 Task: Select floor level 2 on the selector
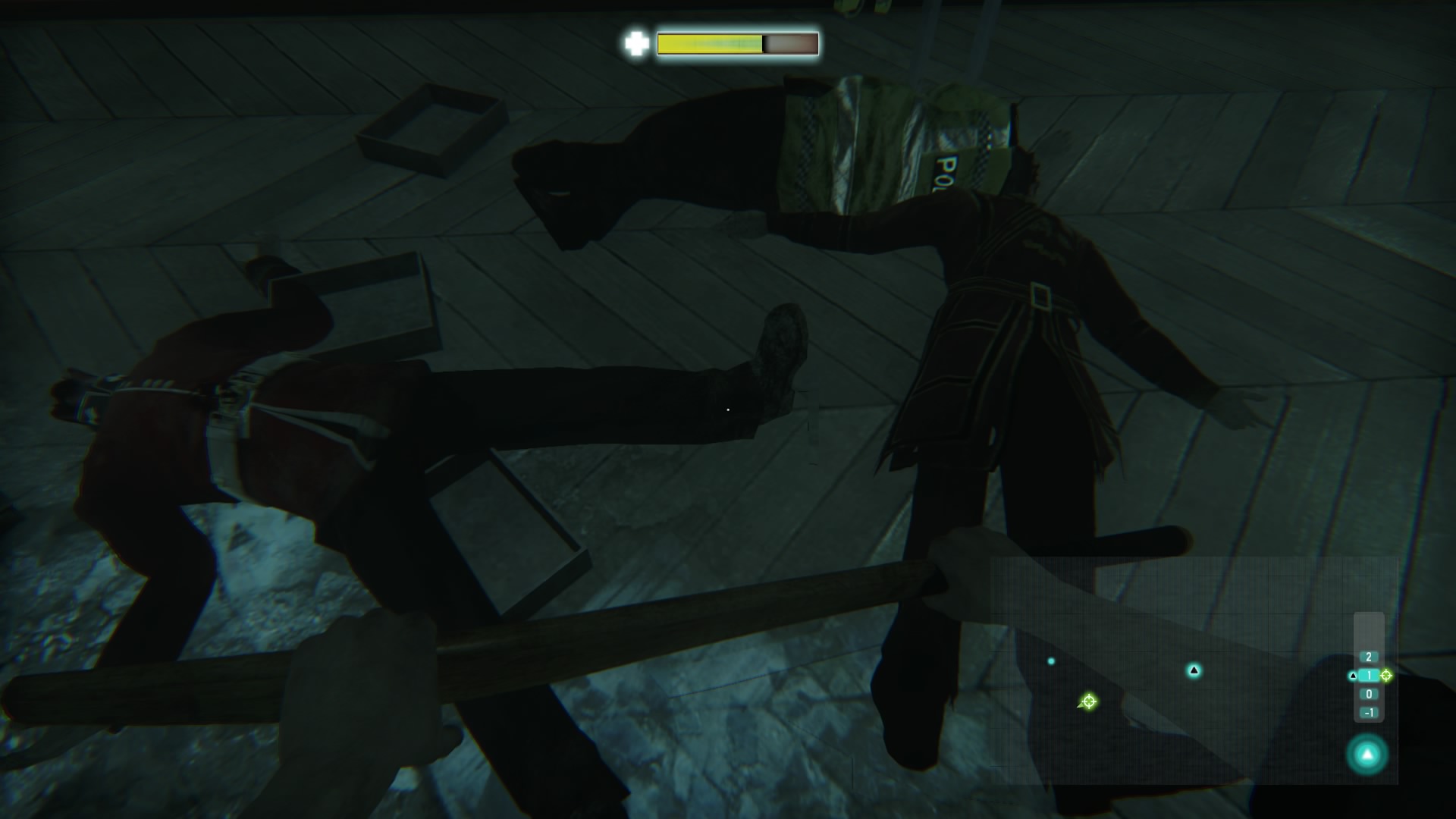pyautogui.click(x=1369, y=657)
